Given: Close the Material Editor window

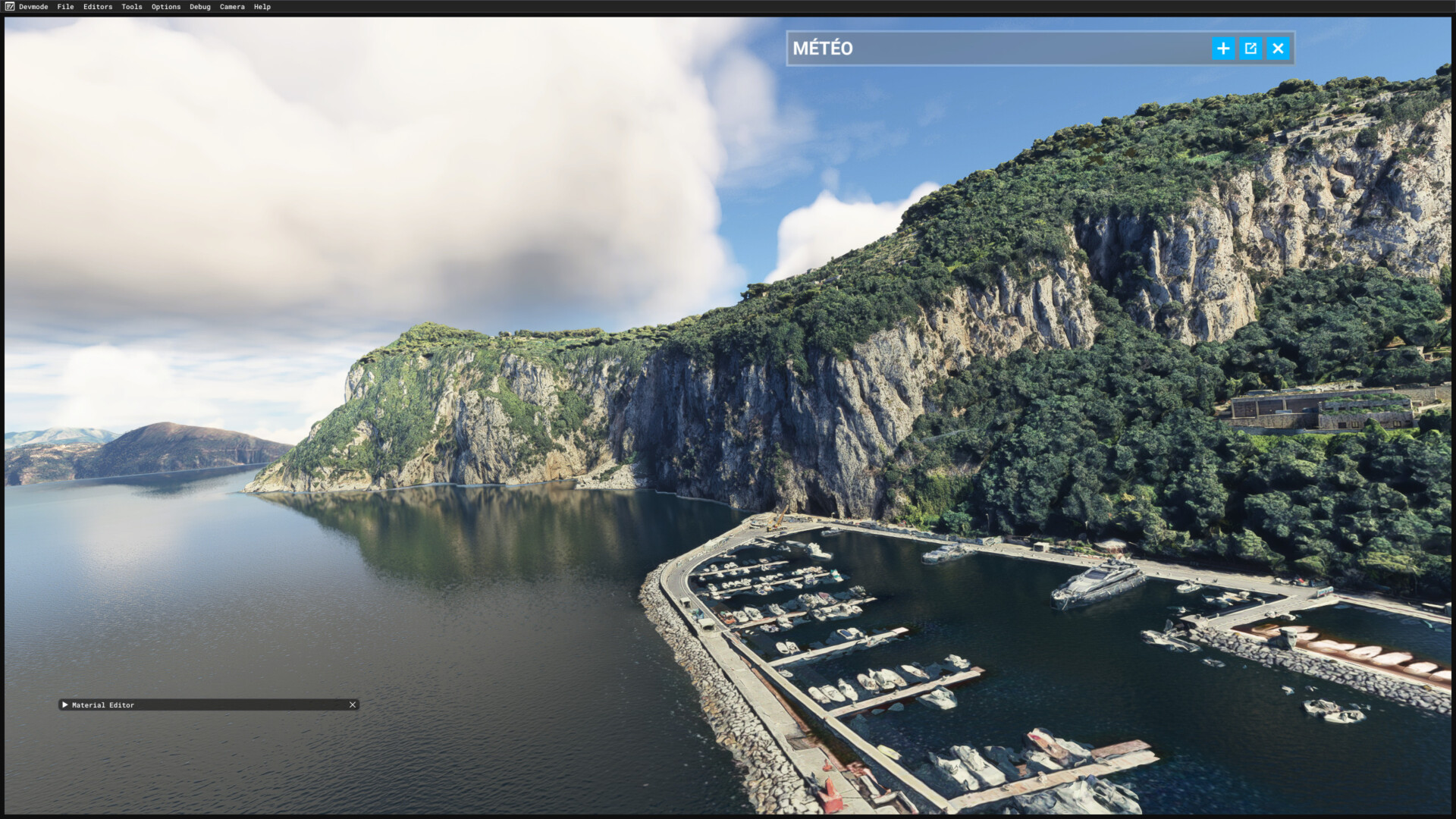Looking at the screenshot, I should (353, 704).
